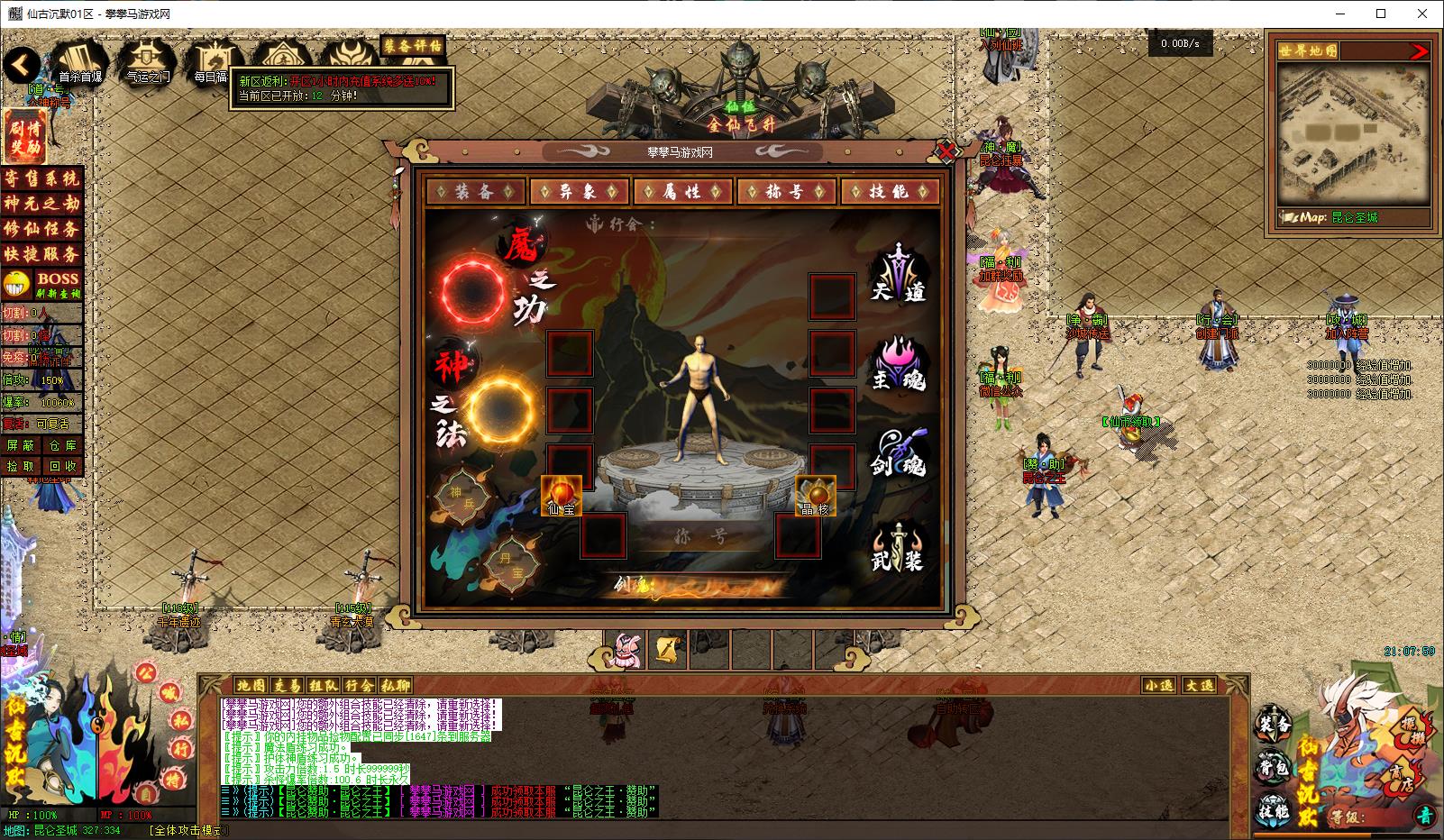1444x840 pixels.
Task: Check BOSS refresh query
Action: point(58,284)
